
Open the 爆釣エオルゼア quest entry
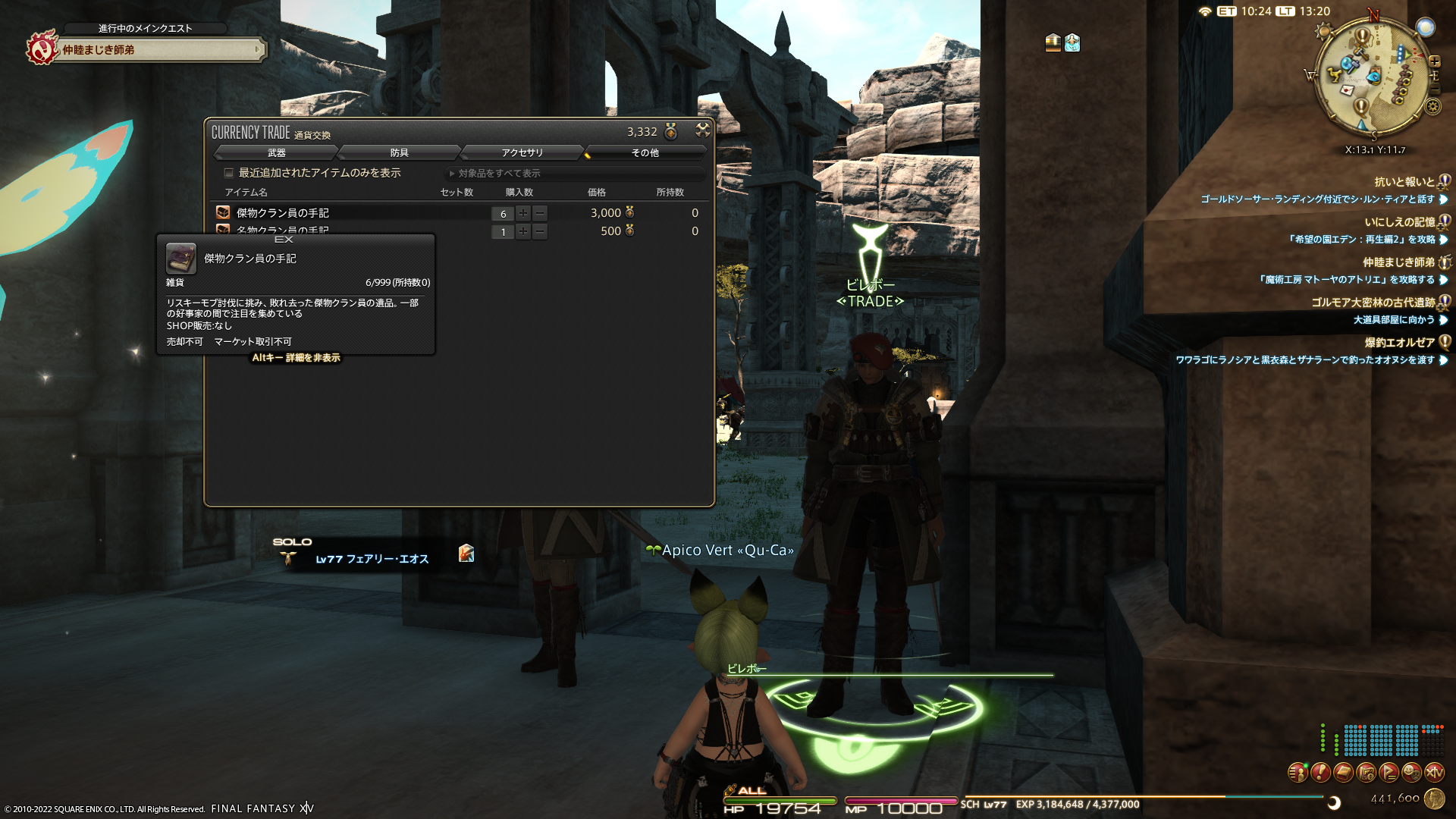(1400, 343)
